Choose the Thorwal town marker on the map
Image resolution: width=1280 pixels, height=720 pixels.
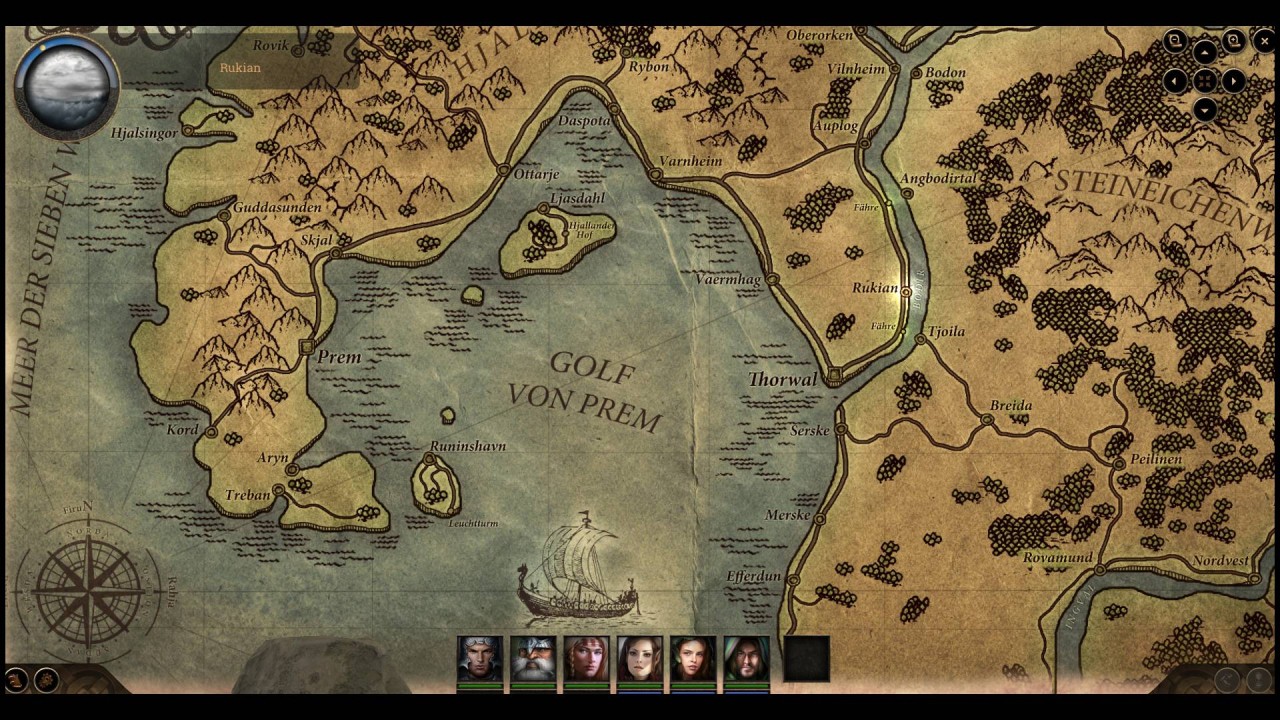pos(833,374)
